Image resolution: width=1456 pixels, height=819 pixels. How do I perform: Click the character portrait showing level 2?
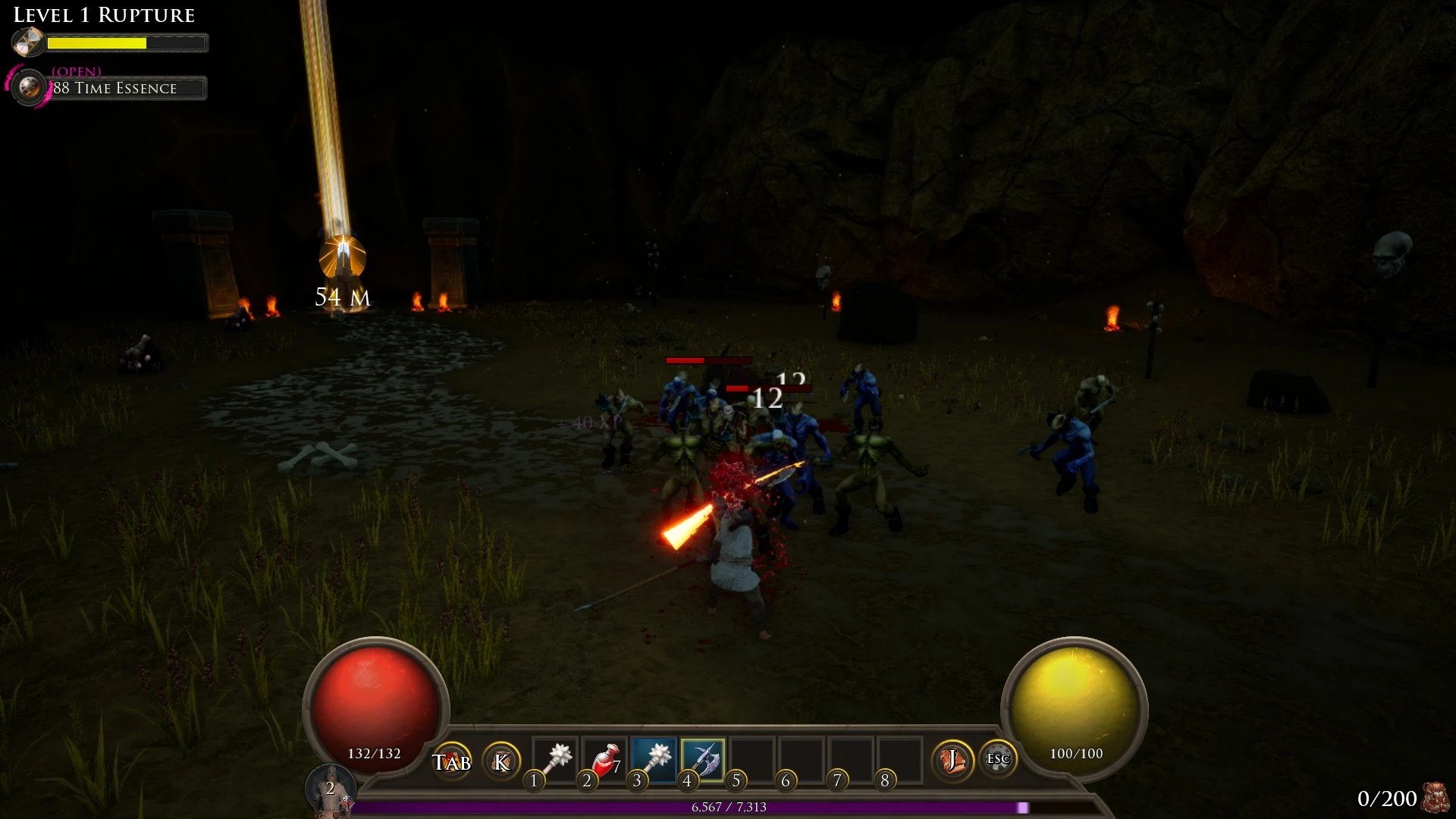(x=331, y=792)
